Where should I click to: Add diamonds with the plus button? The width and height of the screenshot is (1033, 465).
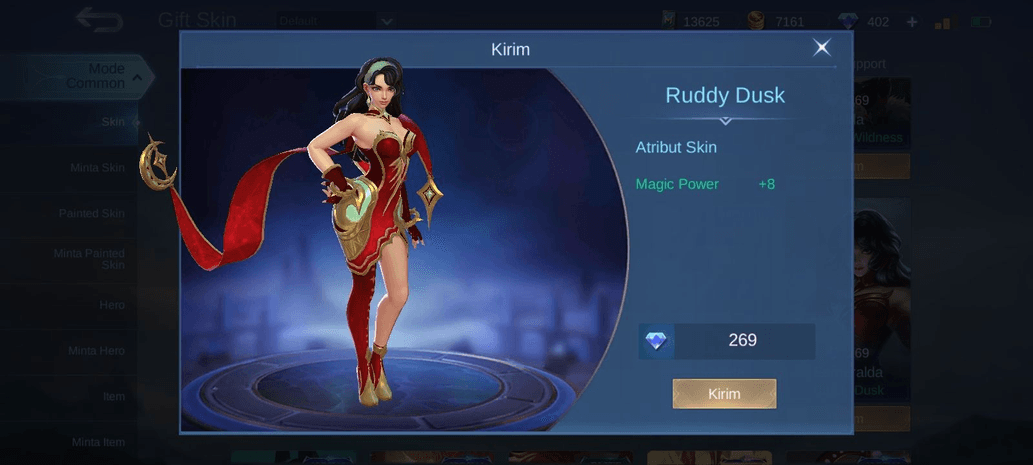pyautogui.click(x=911, y=22)
